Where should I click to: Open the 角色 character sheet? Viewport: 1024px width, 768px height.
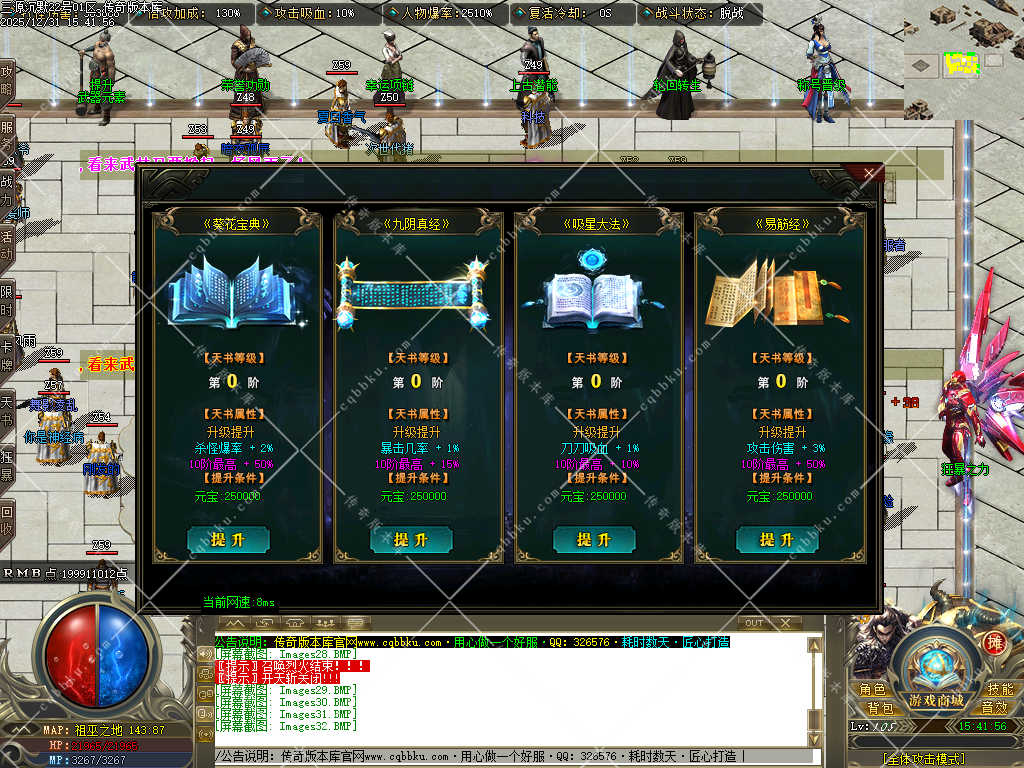pyautogui.click(x=872, y=690)
